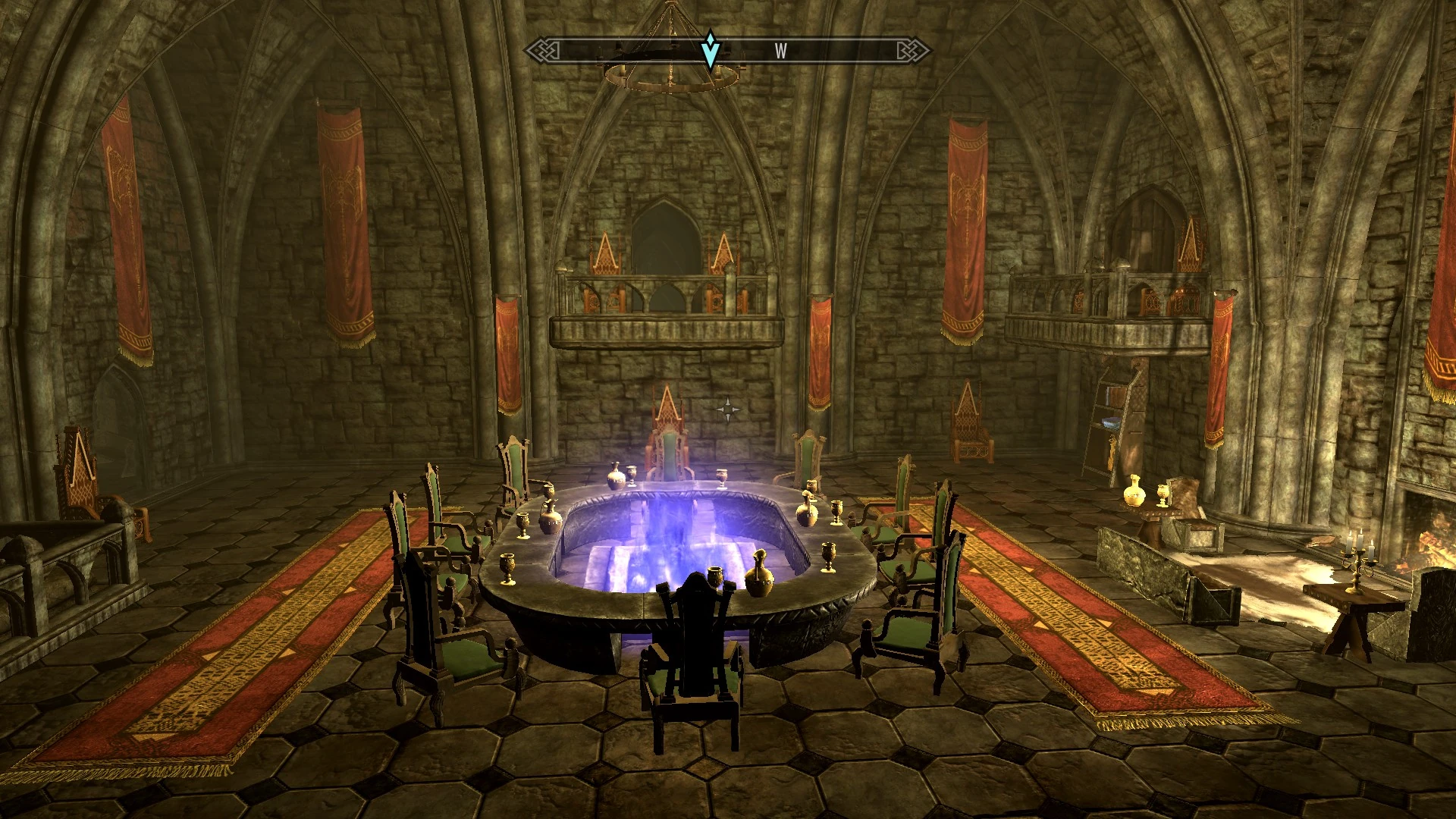Select the W heading on the compass bar

click(x=780, y=51)
